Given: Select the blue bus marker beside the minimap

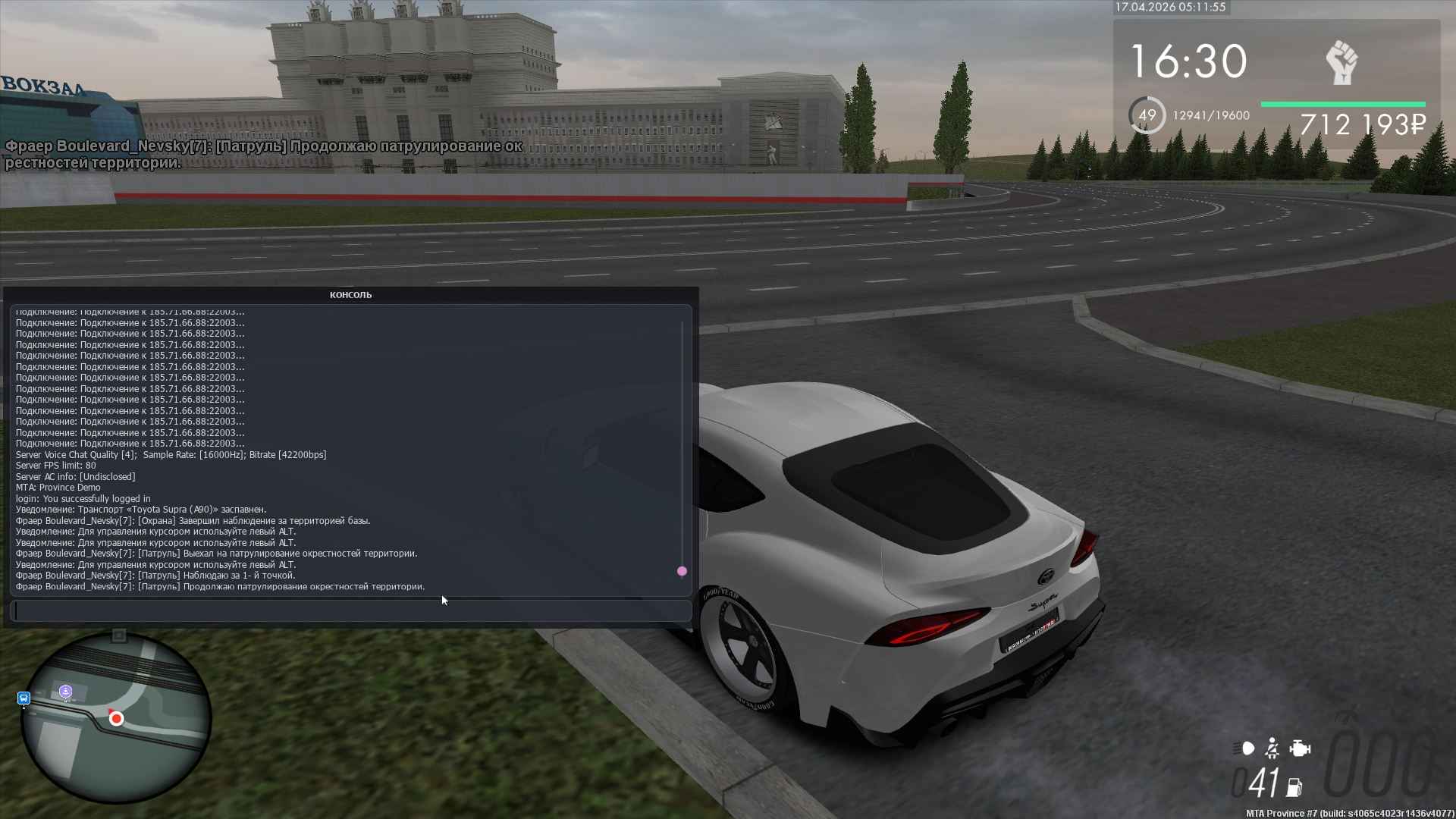Looking at the screenshot, I should point(24,698).
